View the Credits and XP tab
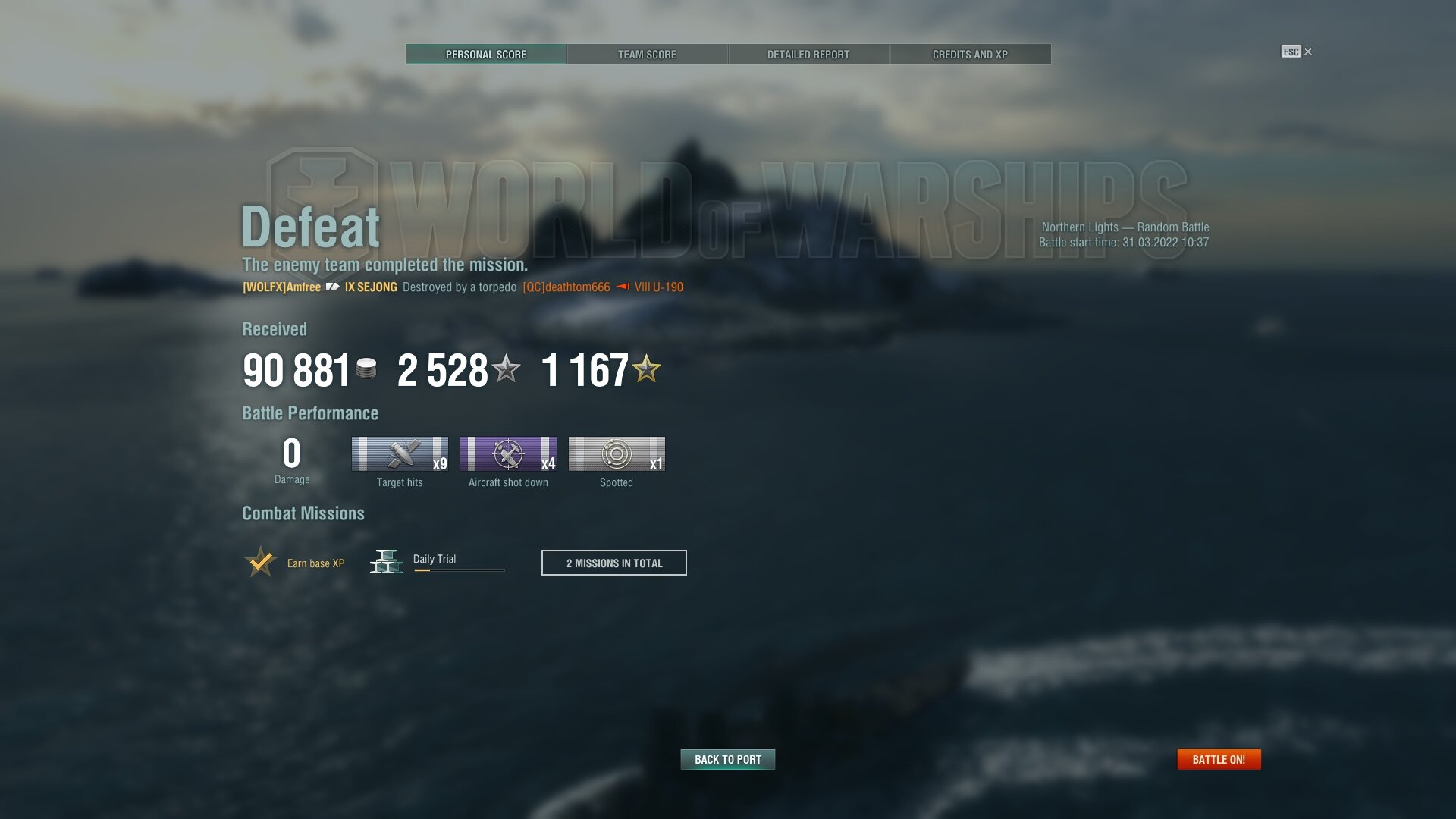 pos(970,55)
